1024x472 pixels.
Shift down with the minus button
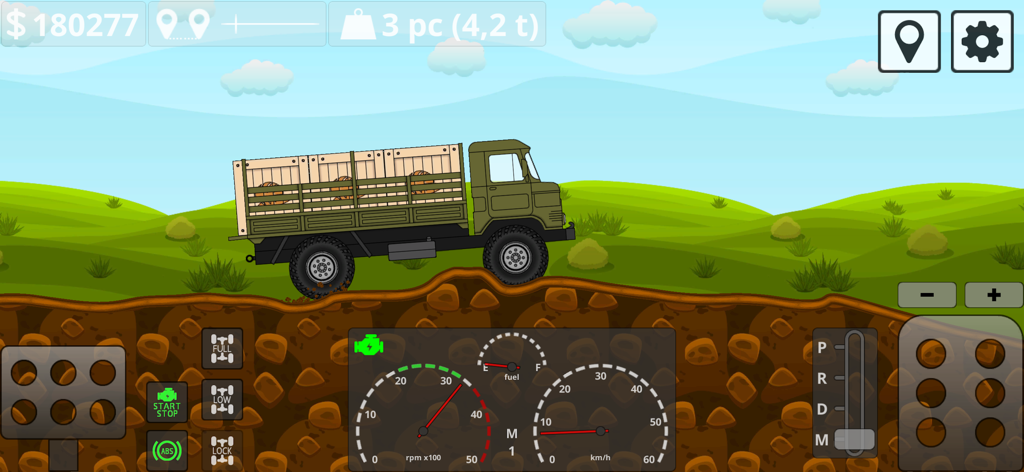pos(926,295)
